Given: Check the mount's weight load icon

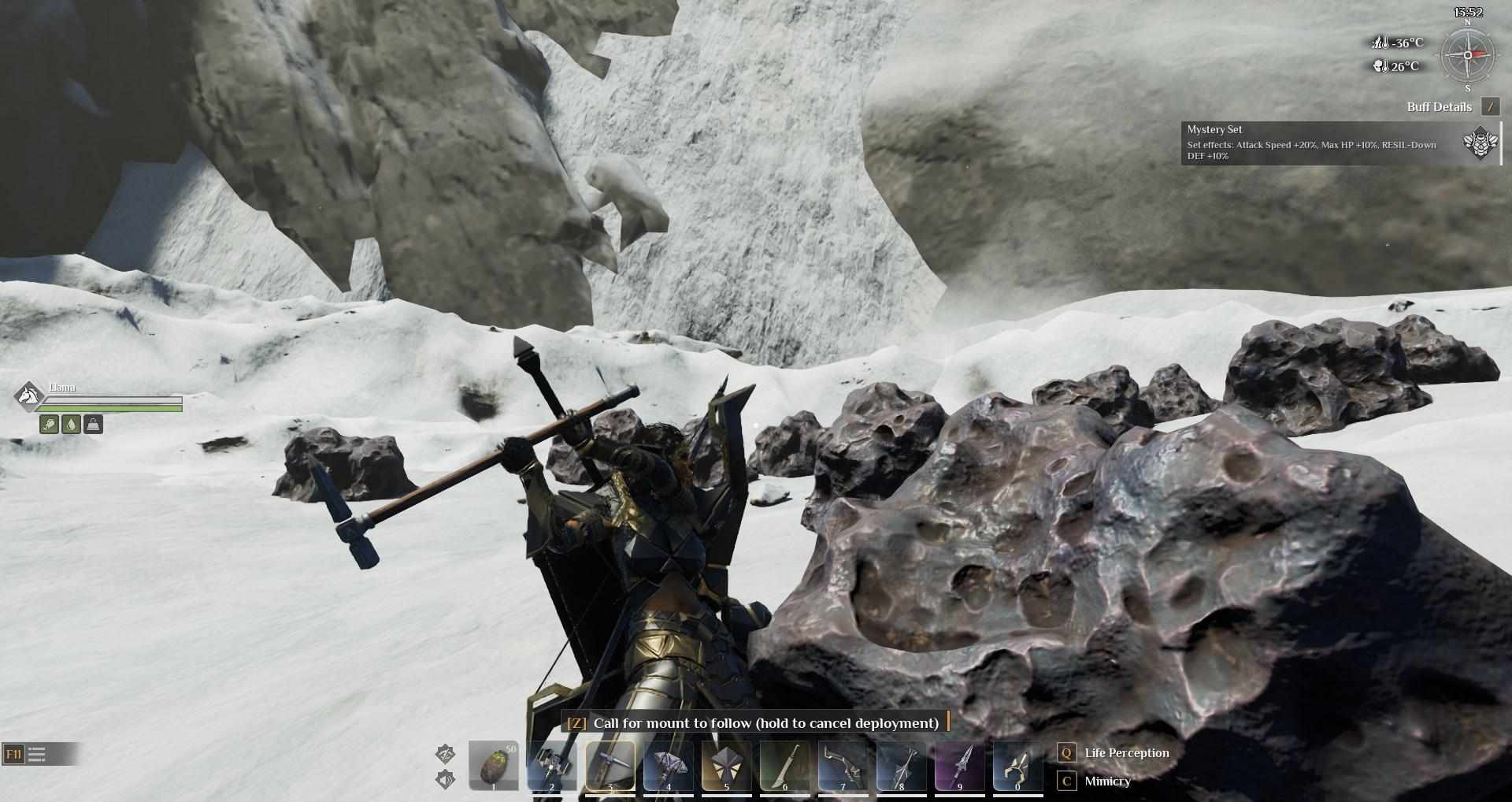Looking at the screenshot, I should 93,425.
